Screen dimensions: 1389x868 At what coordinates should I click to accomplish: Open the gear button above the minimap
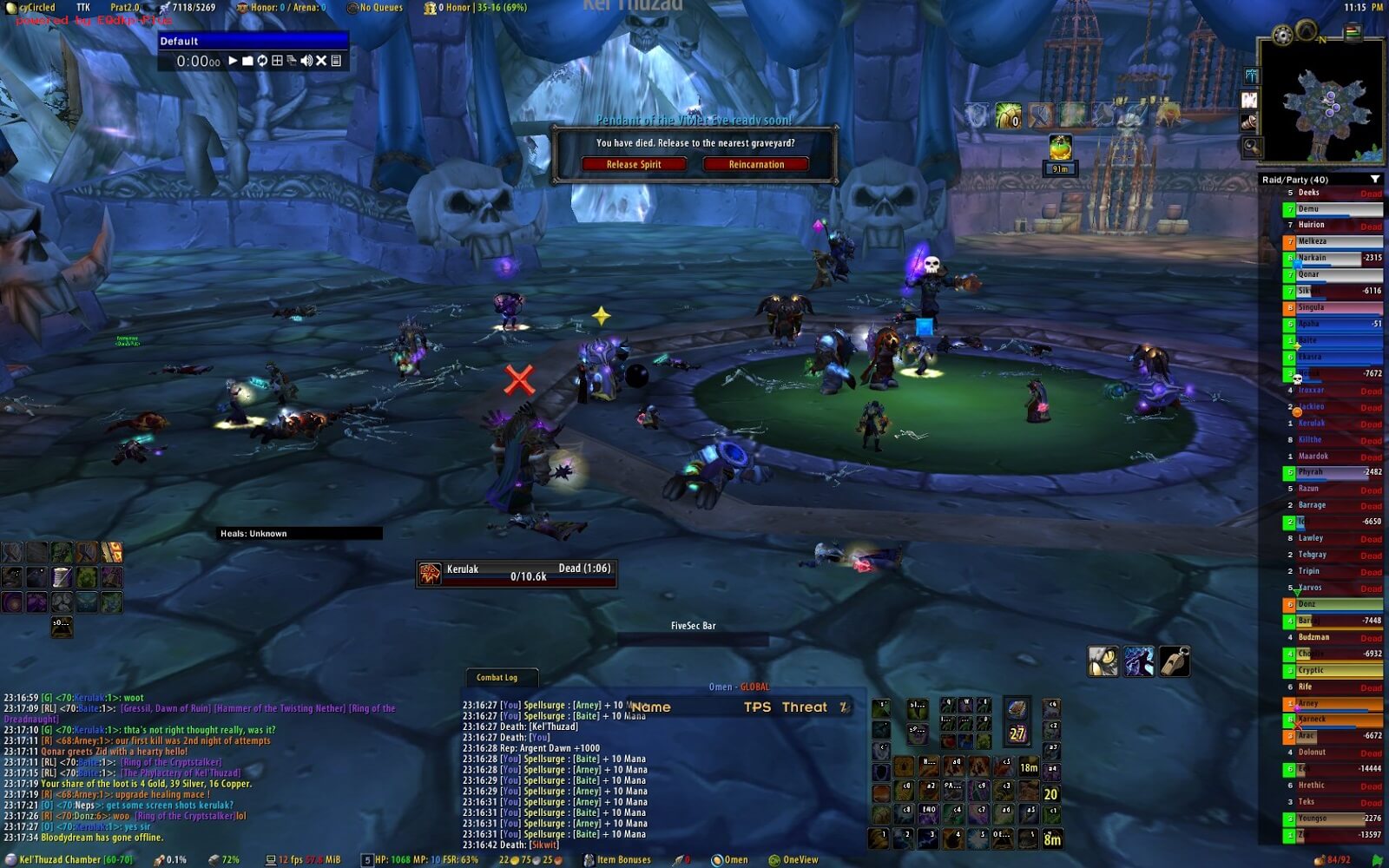(x=1282, y=35)
